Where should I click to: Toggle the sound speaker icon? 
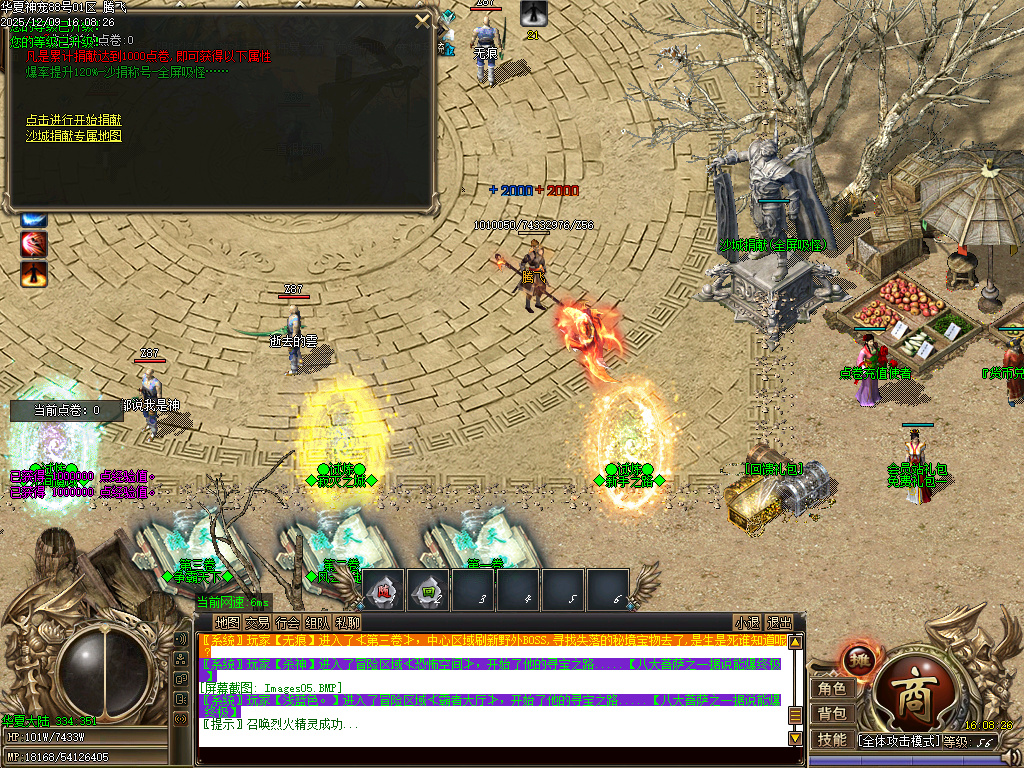181,638
